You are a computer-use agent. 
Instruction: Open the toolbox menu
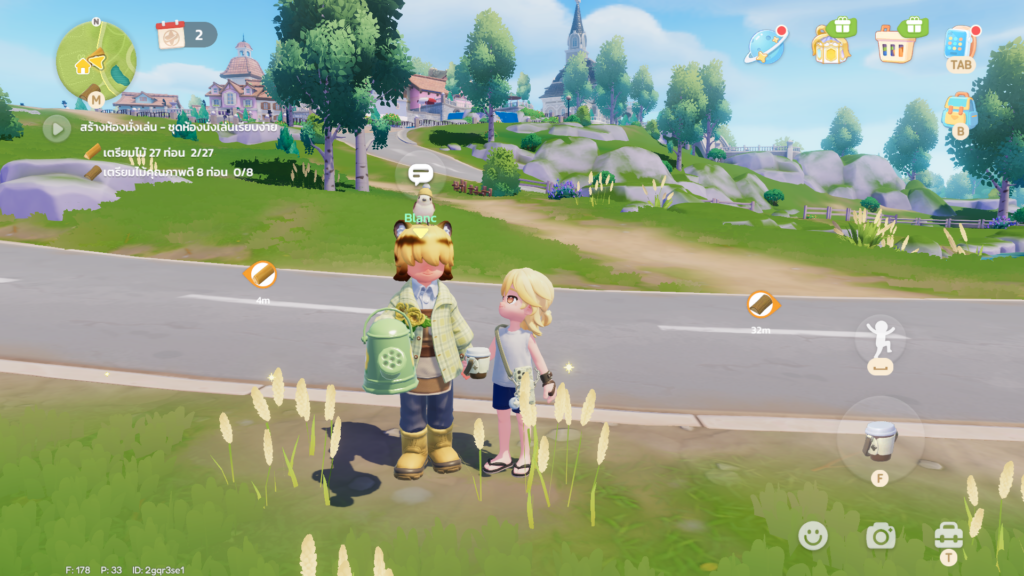[948, 536]
